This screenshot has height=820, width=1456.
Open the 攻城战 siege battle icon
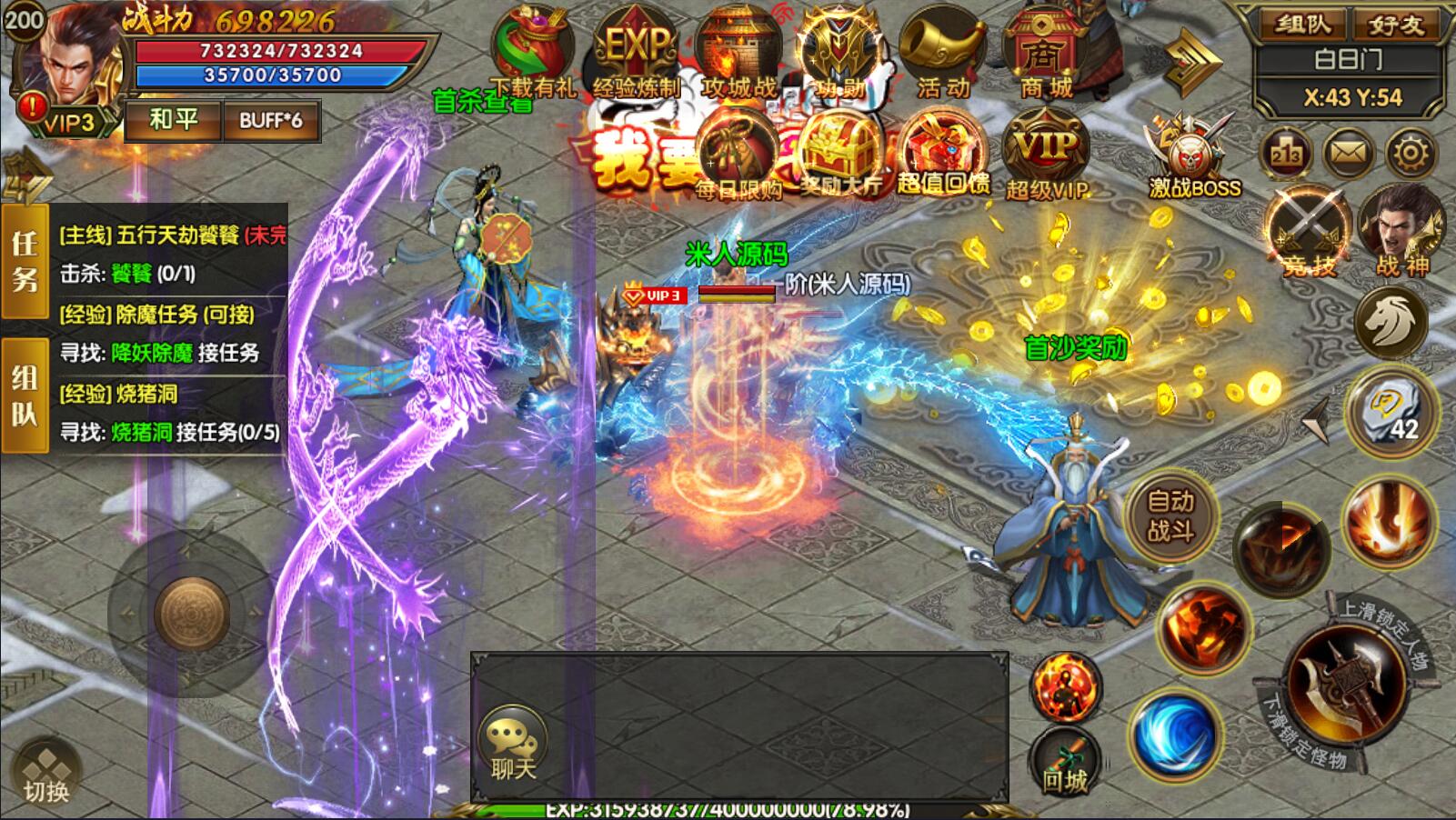click(x=738, y=53)
